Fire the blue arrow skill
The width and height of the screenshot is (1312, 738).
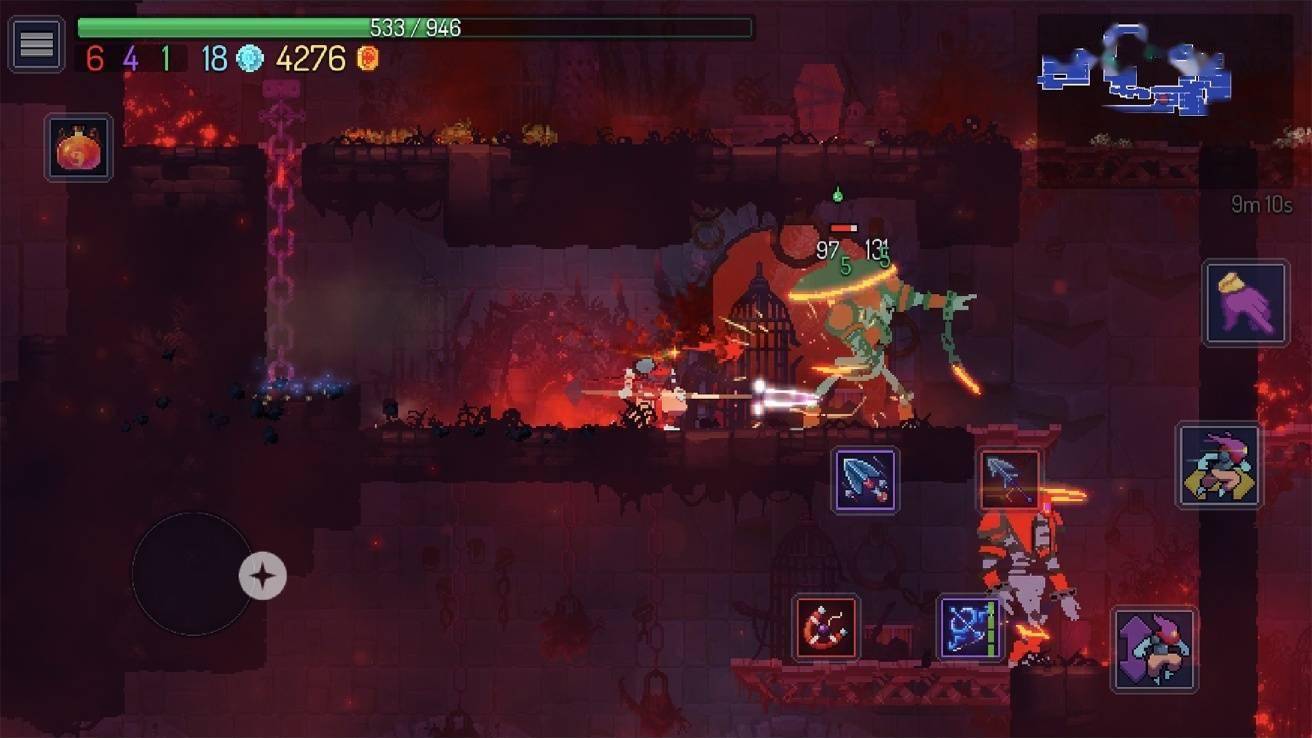coord(1008,479)
